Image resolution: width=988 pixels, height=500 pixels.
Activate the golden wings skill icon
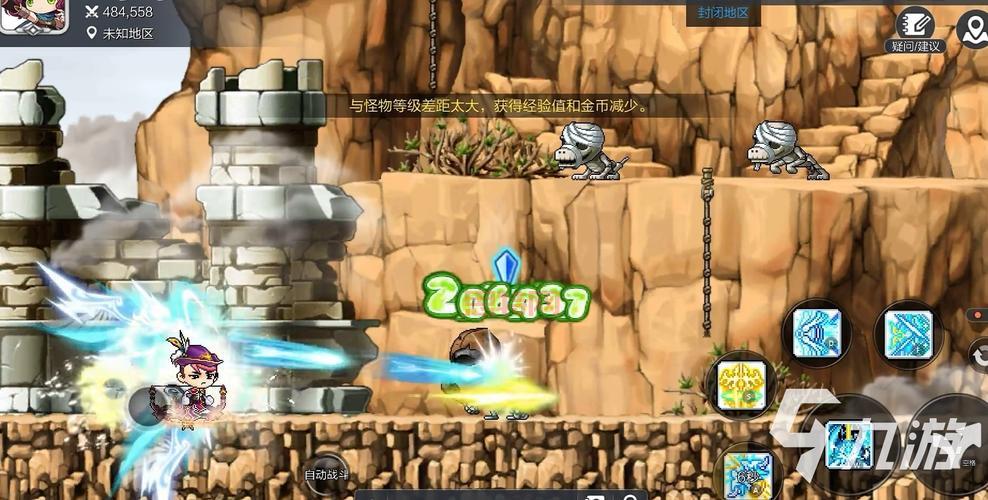(x=742, y=385)
